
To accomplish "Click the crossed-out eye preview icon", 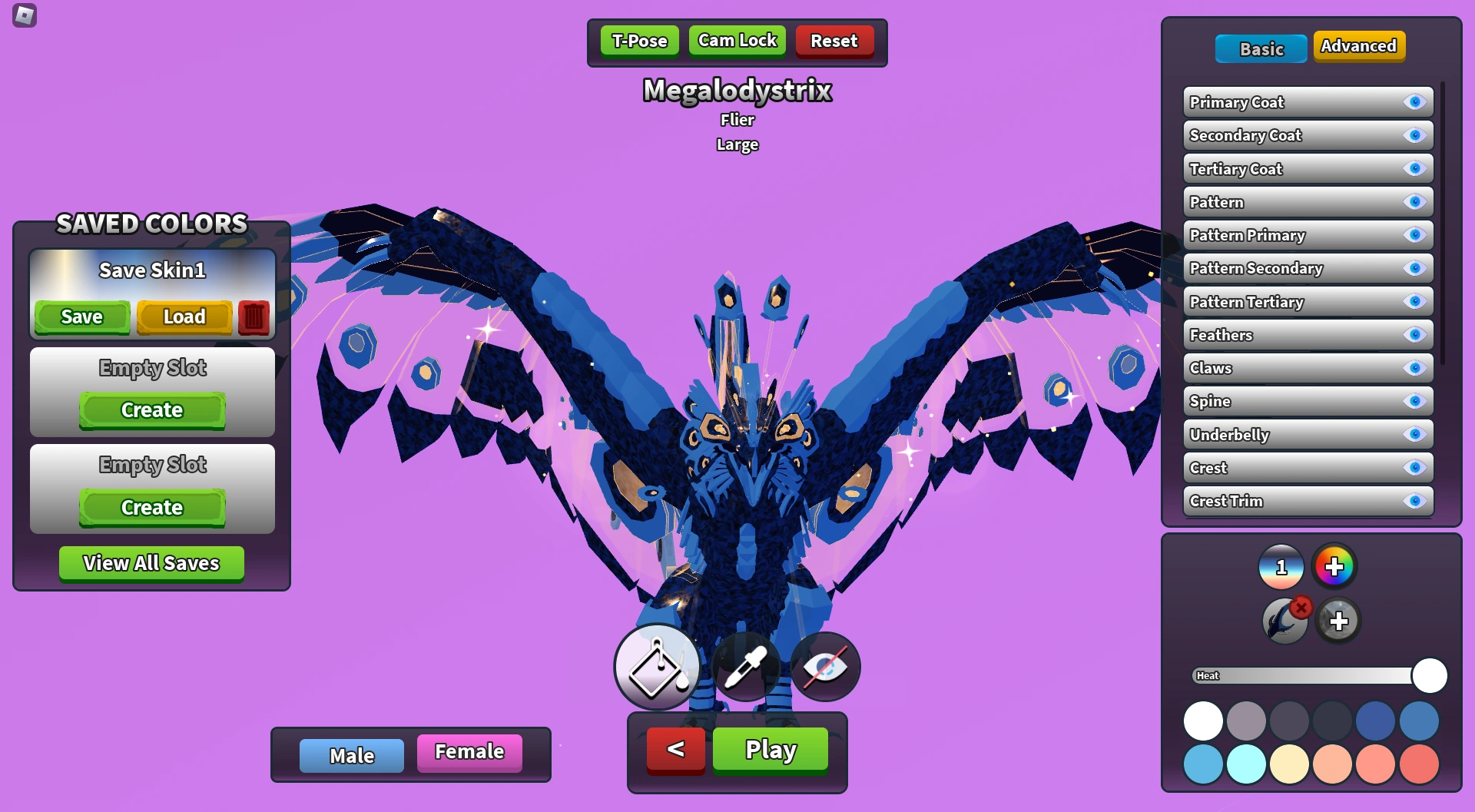I will coord(825,667).
